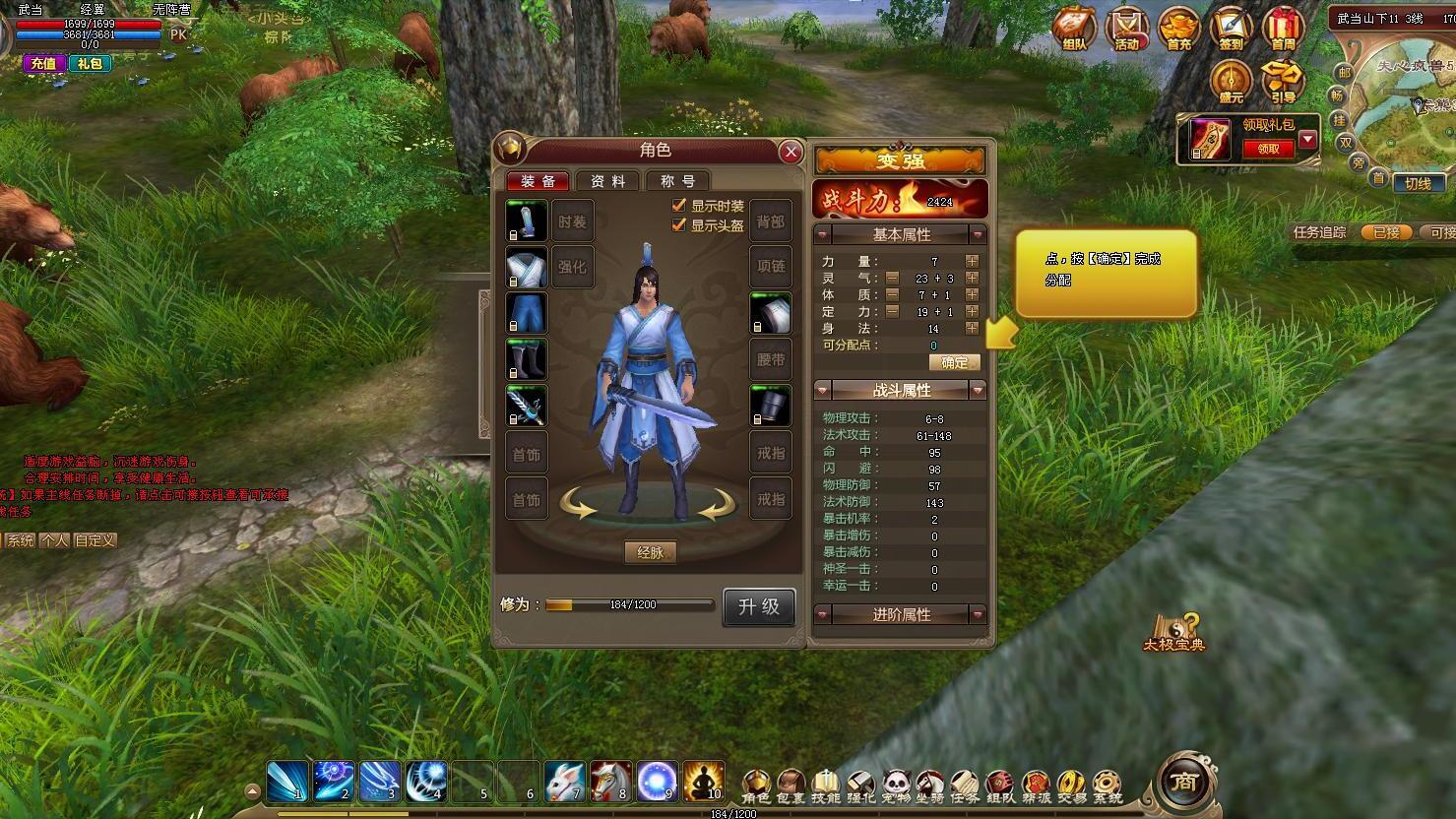Viewport: 1456px width, 819px height.
Task: Toggle the 显示时装 checkbox
Action: (x=678, y=206)
